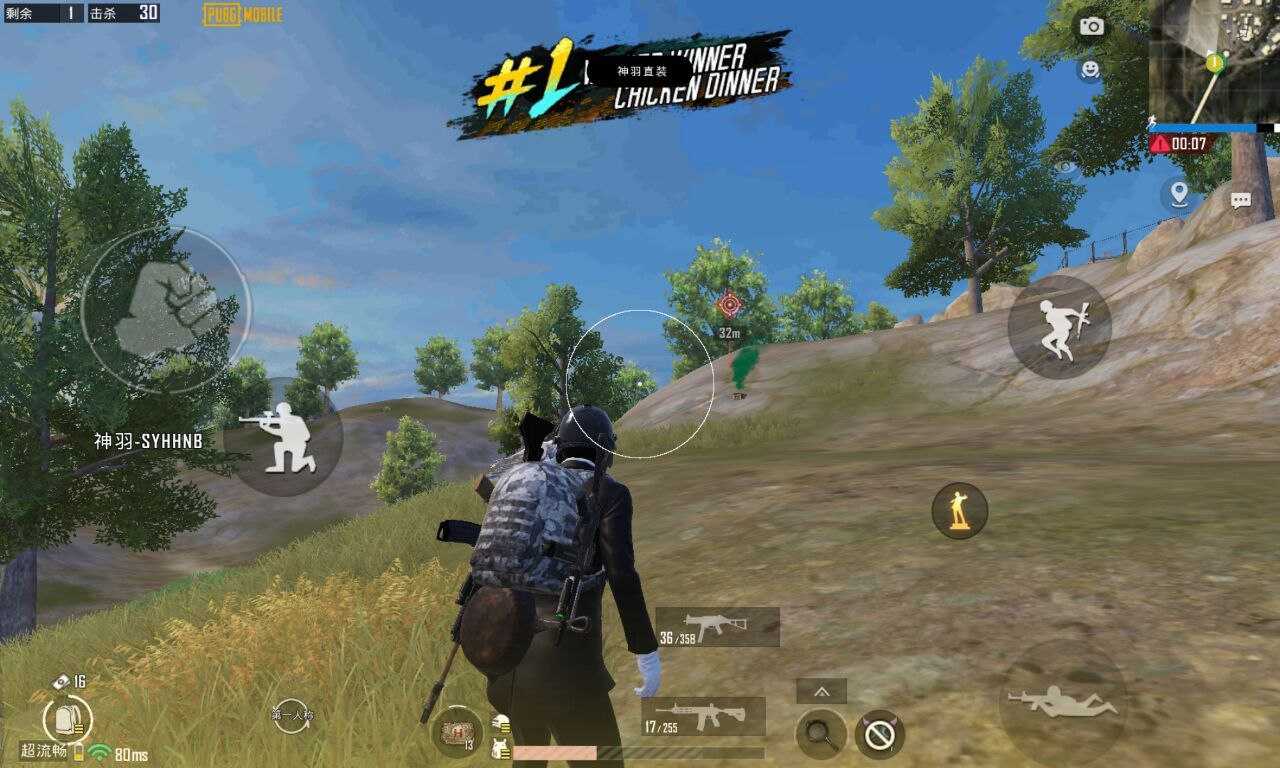Expand the throwables panel with up arrow

821,691
